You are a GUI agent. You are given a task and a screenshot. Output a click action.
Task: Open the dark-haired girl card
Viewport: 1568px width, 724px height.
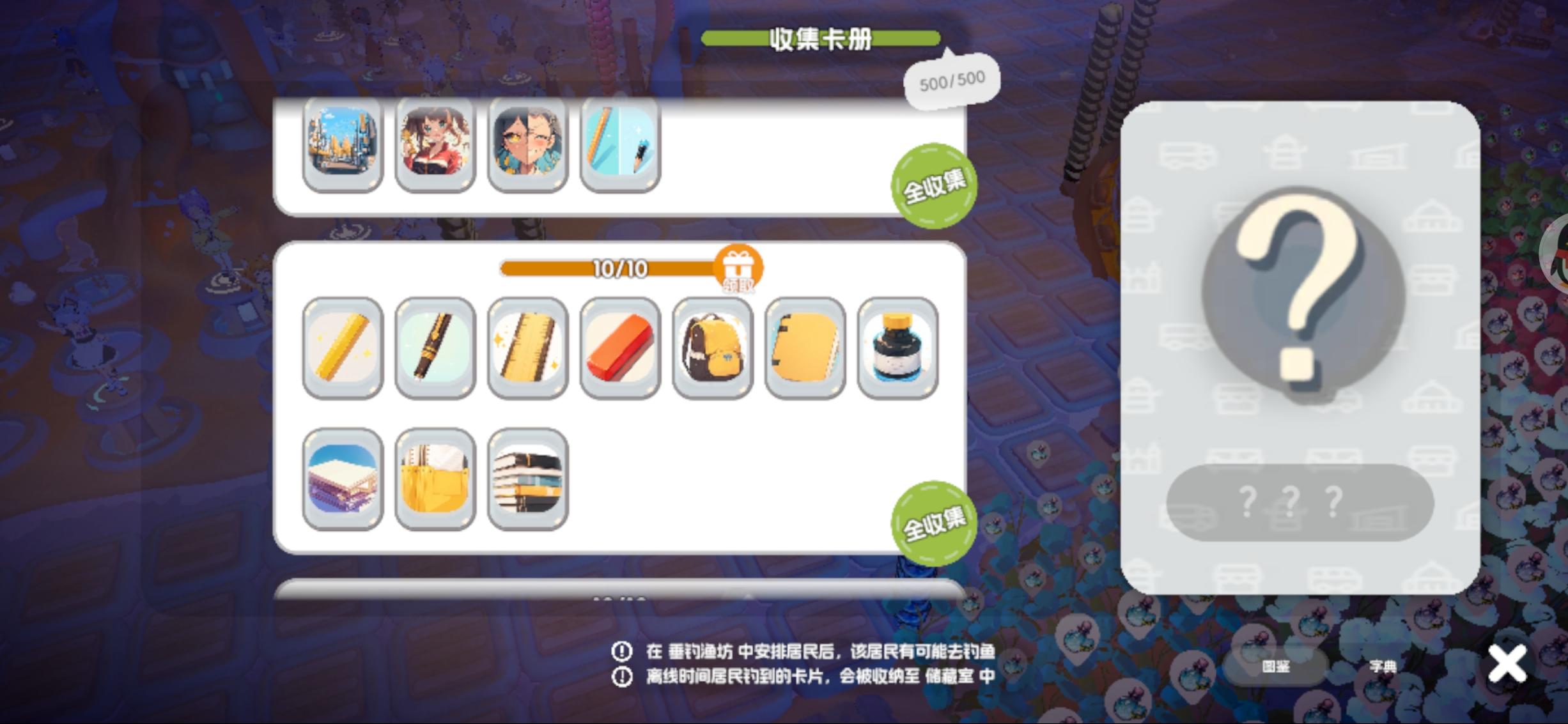point(527,145)
